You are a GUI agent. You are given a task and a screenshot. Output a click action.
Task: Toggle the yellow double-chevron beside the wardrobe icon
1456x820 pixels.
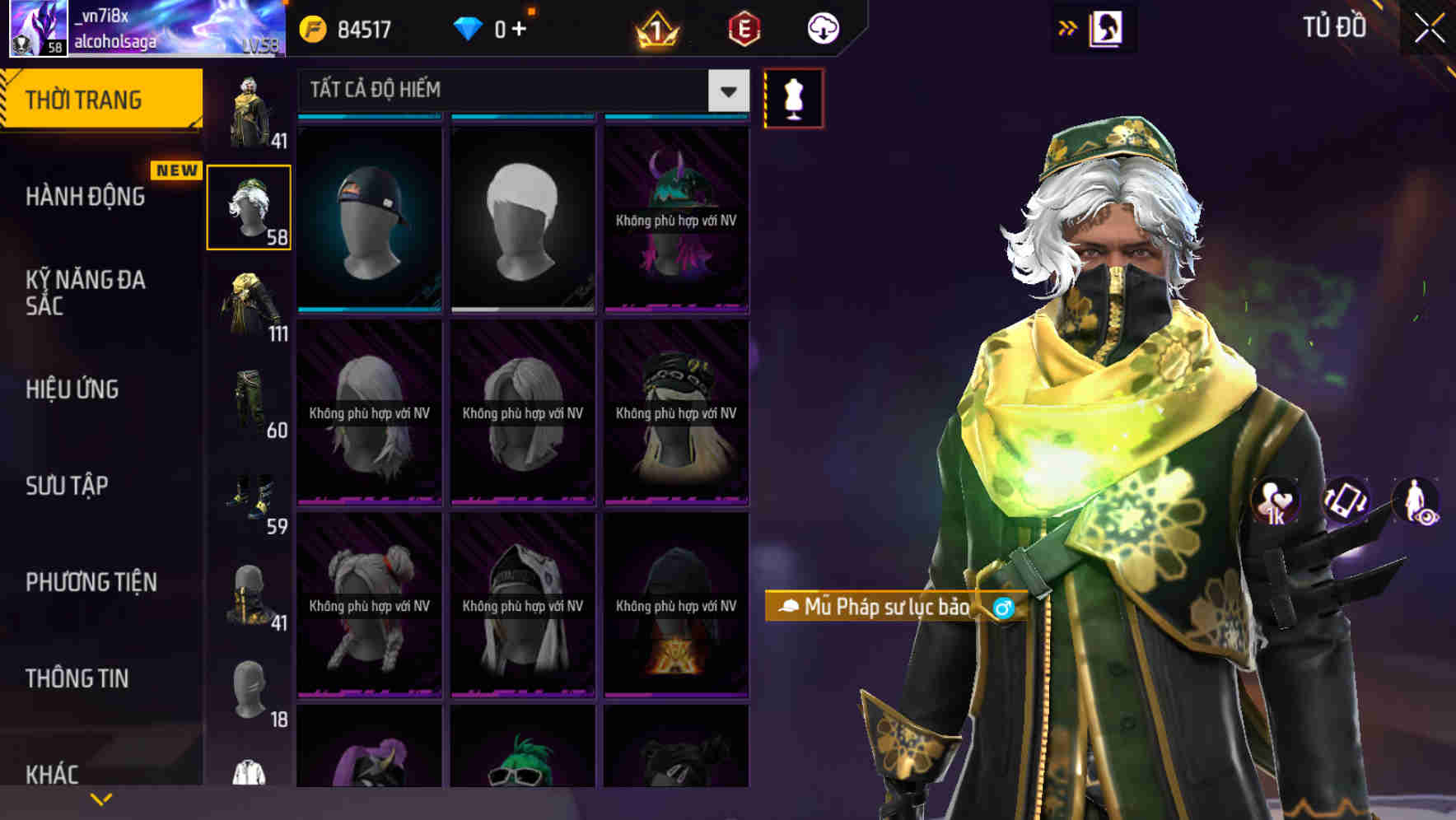pos(1067,26)
